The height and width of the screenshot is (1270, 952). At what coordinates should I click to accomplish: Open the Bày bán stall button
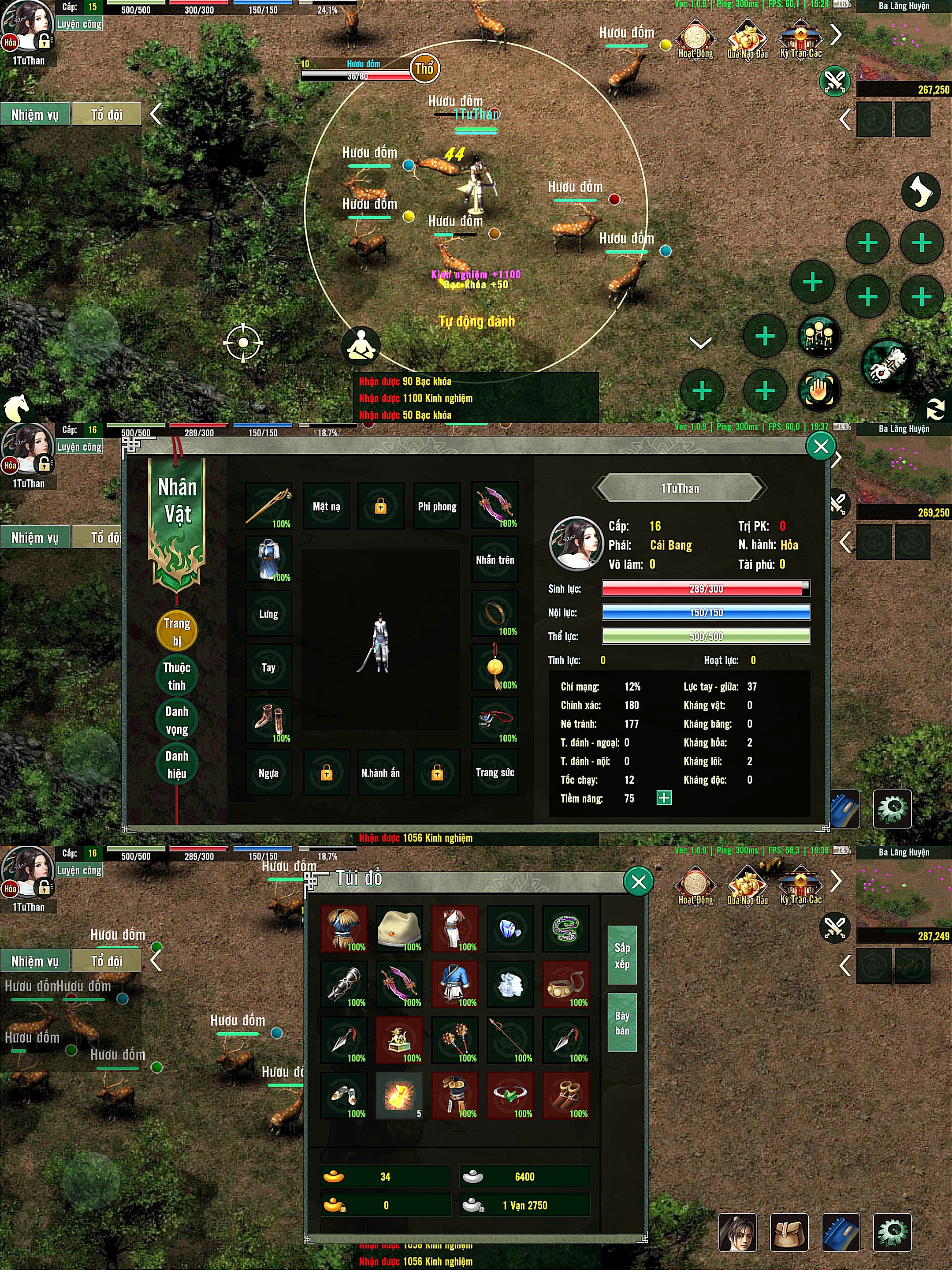click(622, 1023)
